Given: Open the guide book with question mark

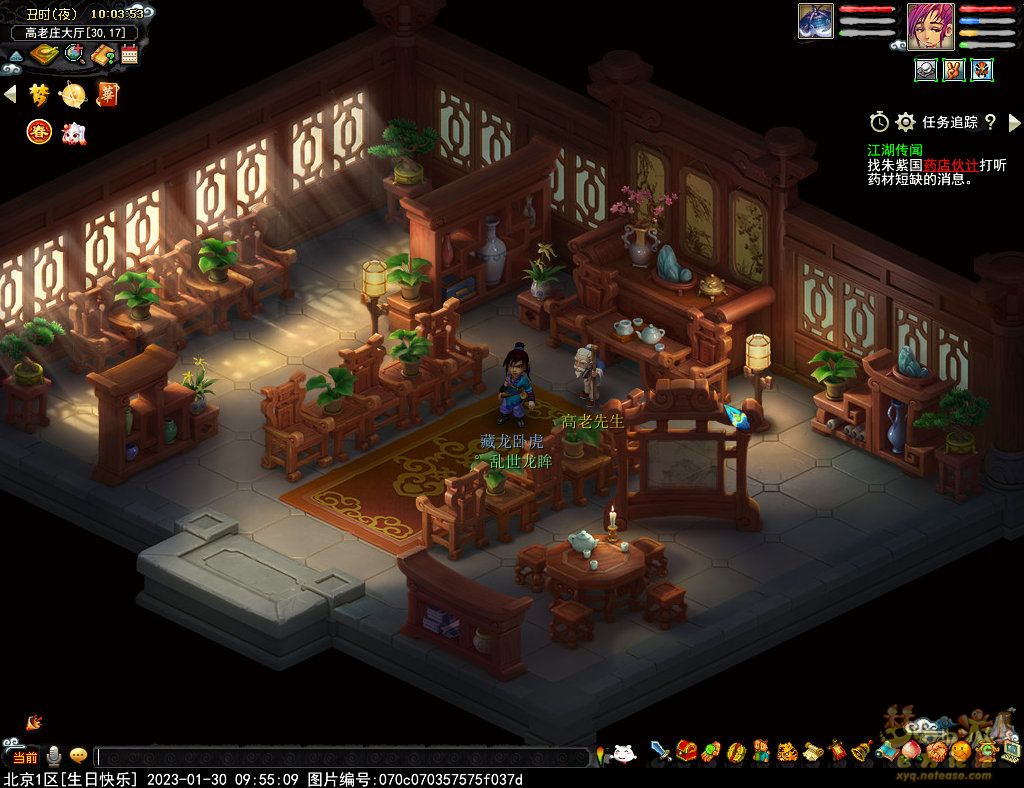Looking at the screenshot, I should (x=103, y=55).
